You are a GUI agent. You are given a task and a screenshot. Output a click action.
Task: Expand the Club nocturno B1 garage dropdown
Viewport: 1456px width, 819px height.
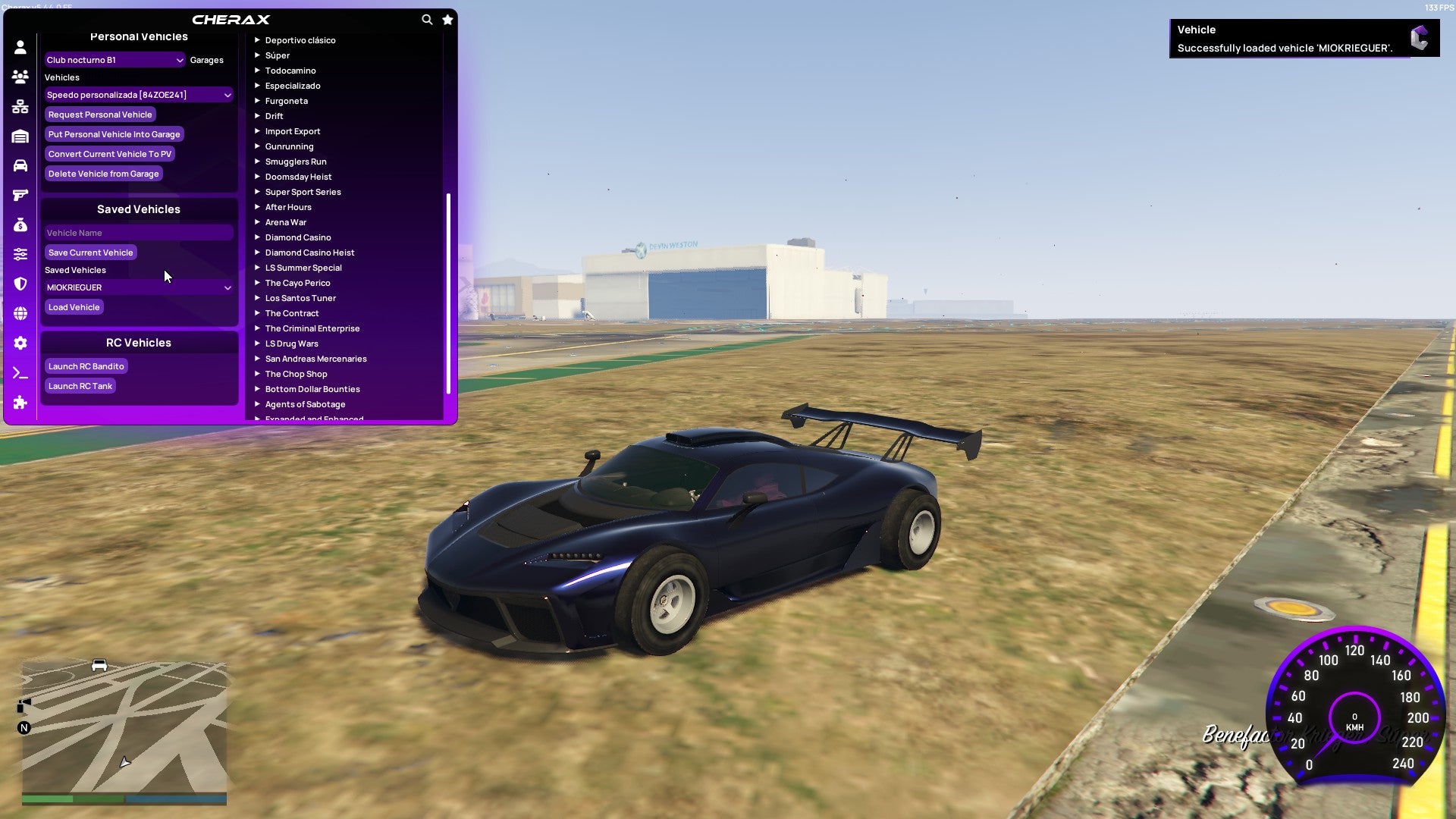(114, 60)
